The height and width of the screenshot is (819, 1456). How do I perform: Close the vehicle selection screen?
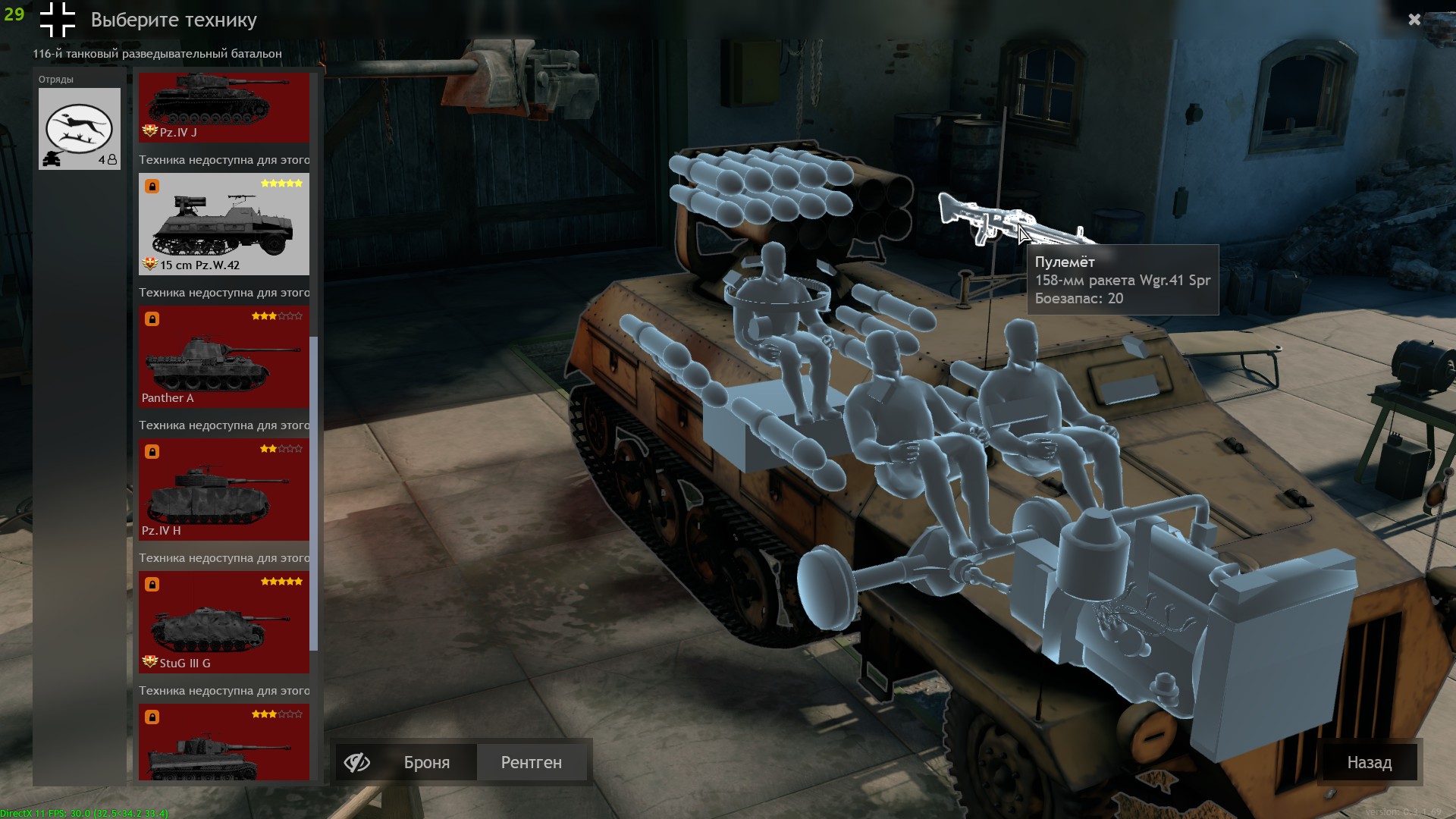point(1414,20)
